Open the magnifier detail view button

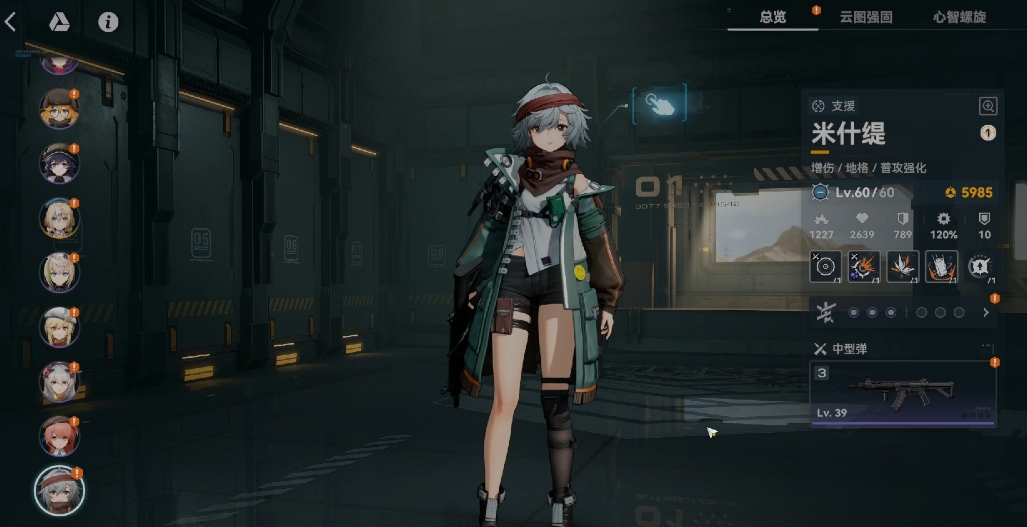coord(988,106)
